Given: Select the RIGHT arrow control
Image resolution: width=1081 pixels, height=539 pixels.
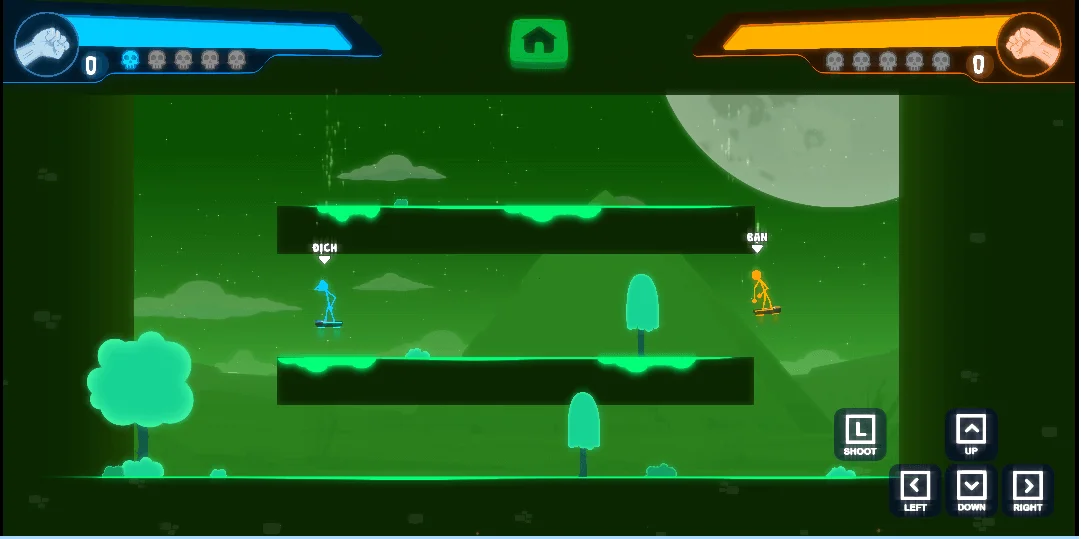Looking at the screenshot, I should coord(1027,487).
